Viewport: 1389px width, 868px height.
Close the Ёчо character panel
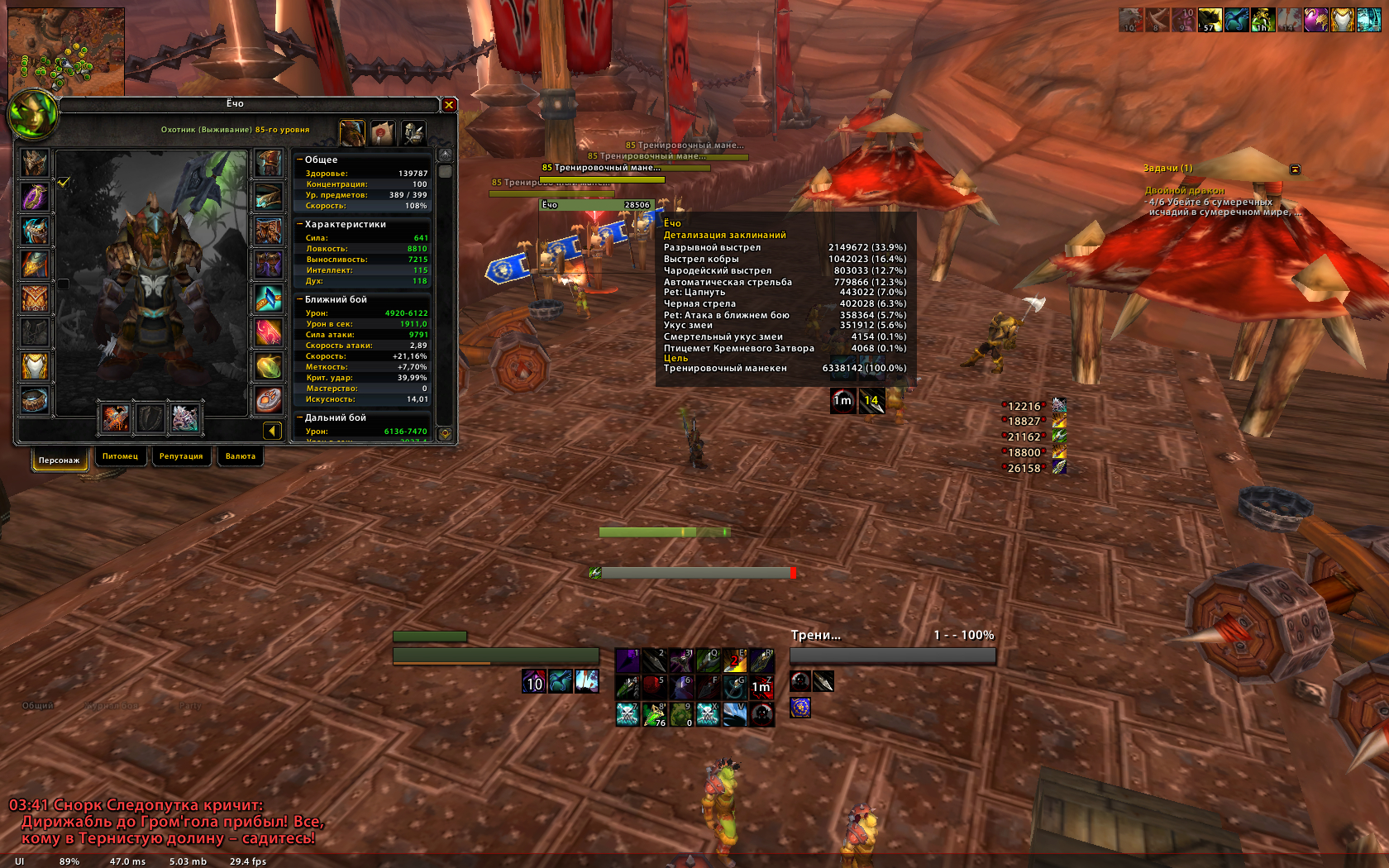(x=449, y=104)
